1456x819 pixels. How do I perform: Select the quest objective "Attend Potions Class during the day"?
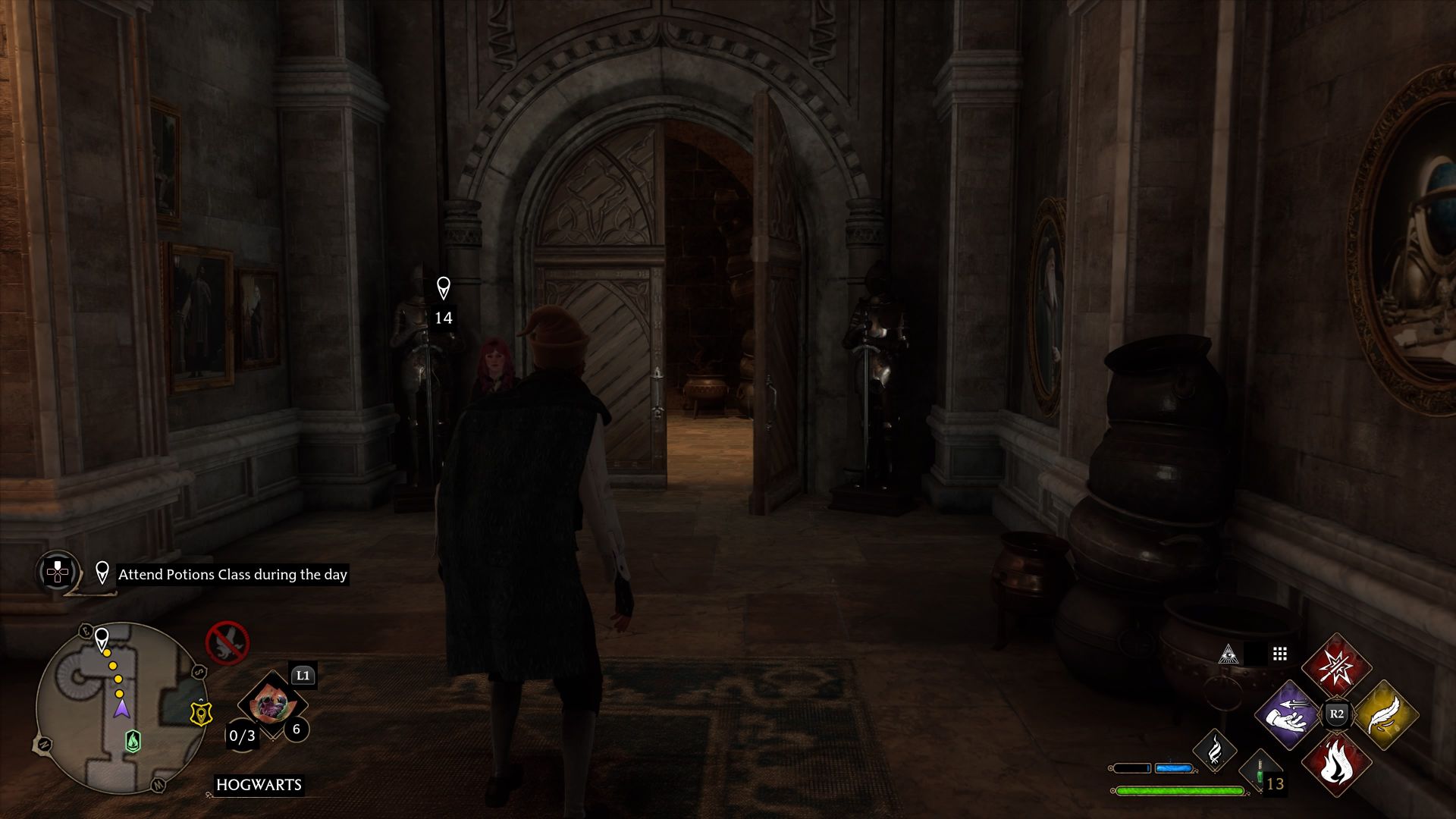[232, 574]
